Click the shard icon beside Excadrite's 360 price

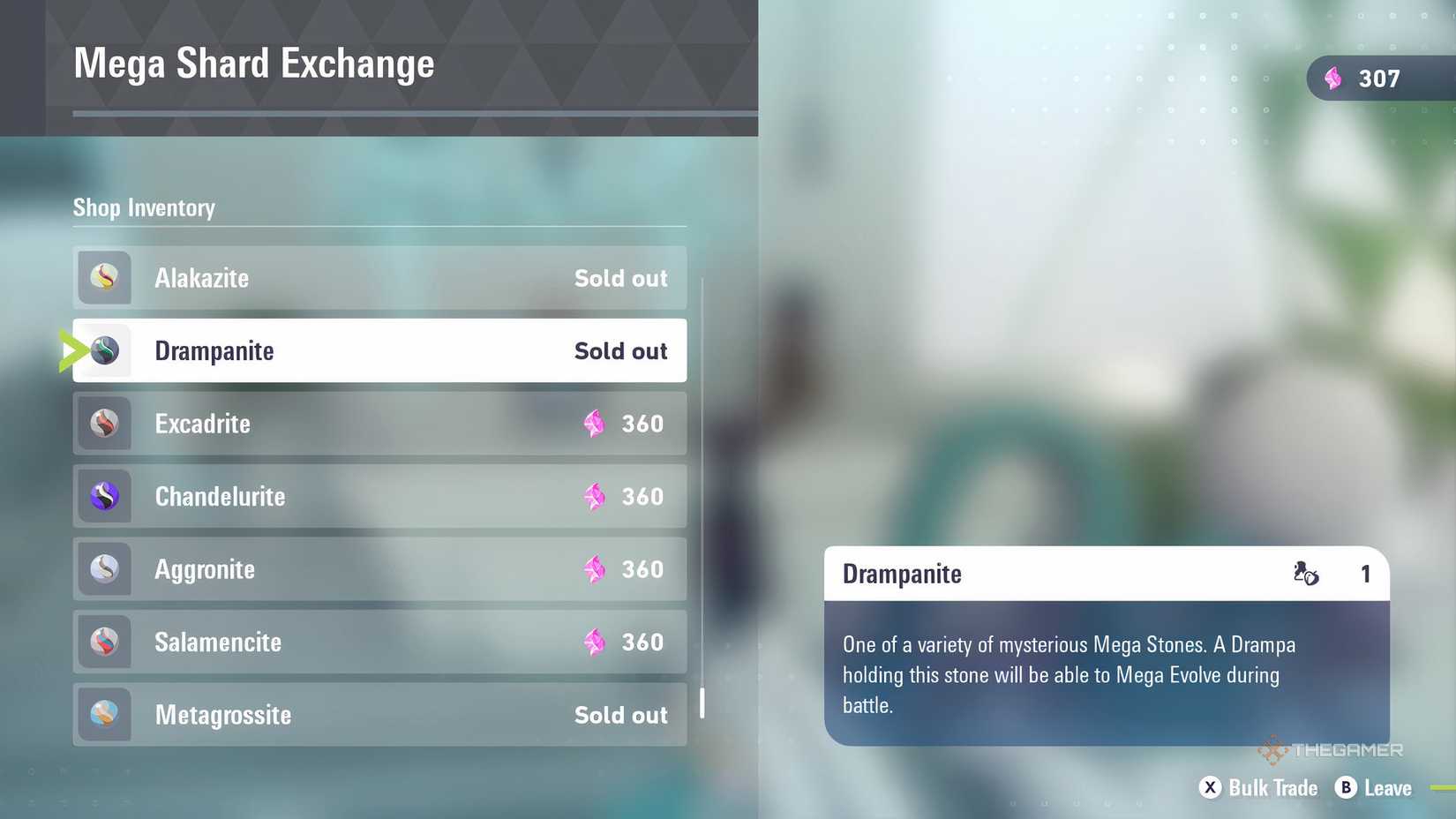[x=593, y=424]
